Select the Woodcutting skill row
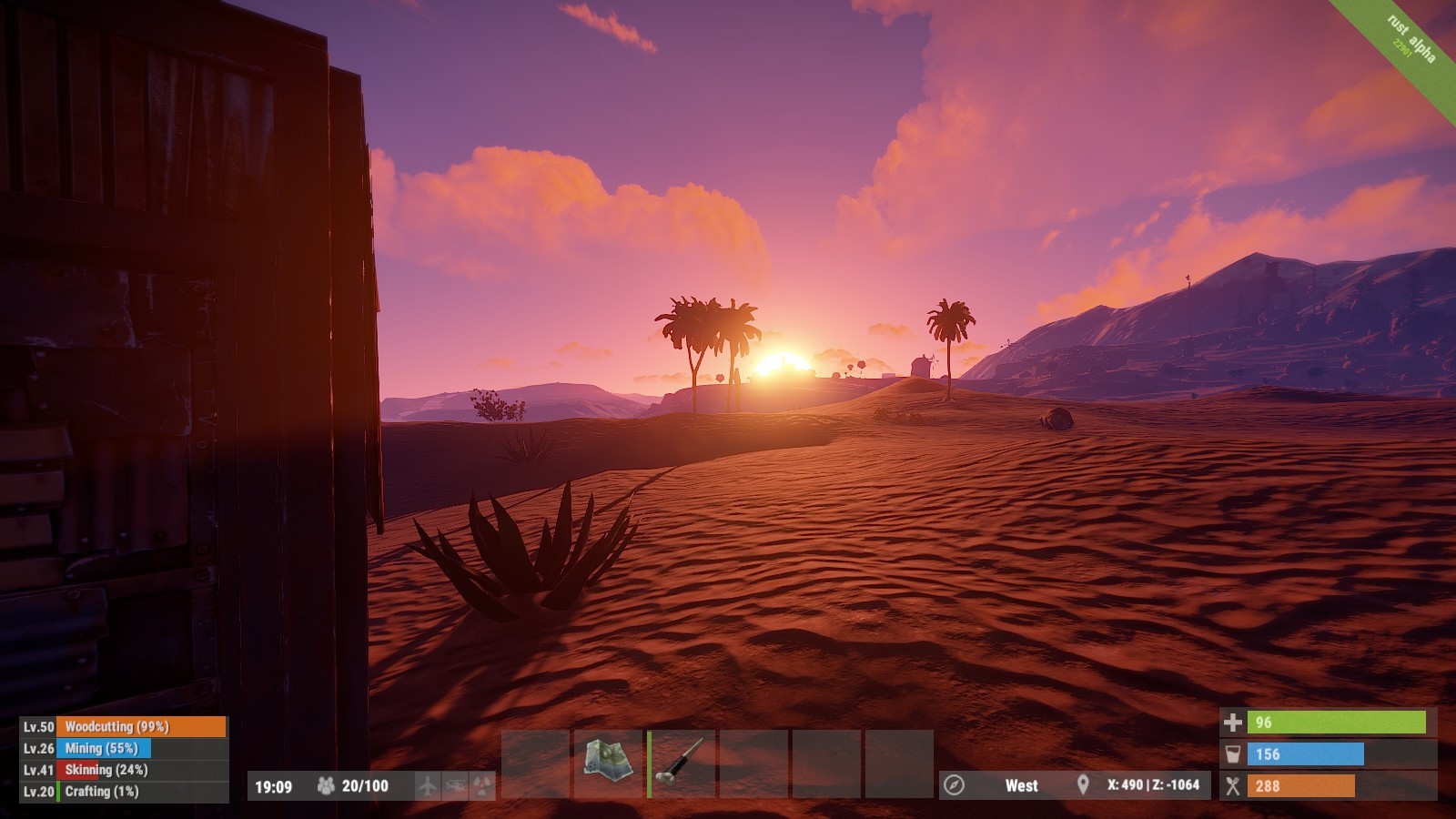This screenshot has width=1456, height=819. point(124,726)
